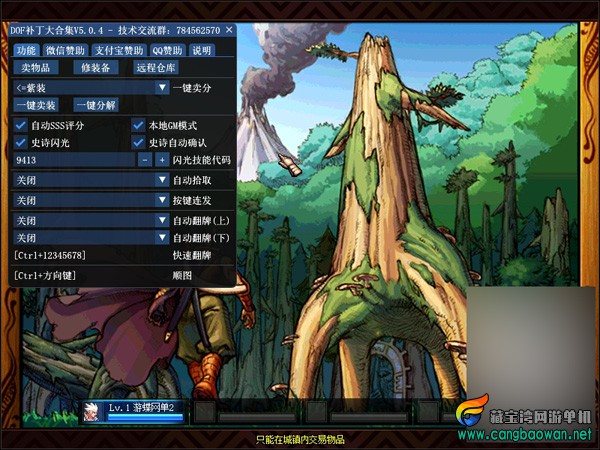Open the 自动拾取 dropdown
This screenshot has width=600, height=450.
click(90, 180)
